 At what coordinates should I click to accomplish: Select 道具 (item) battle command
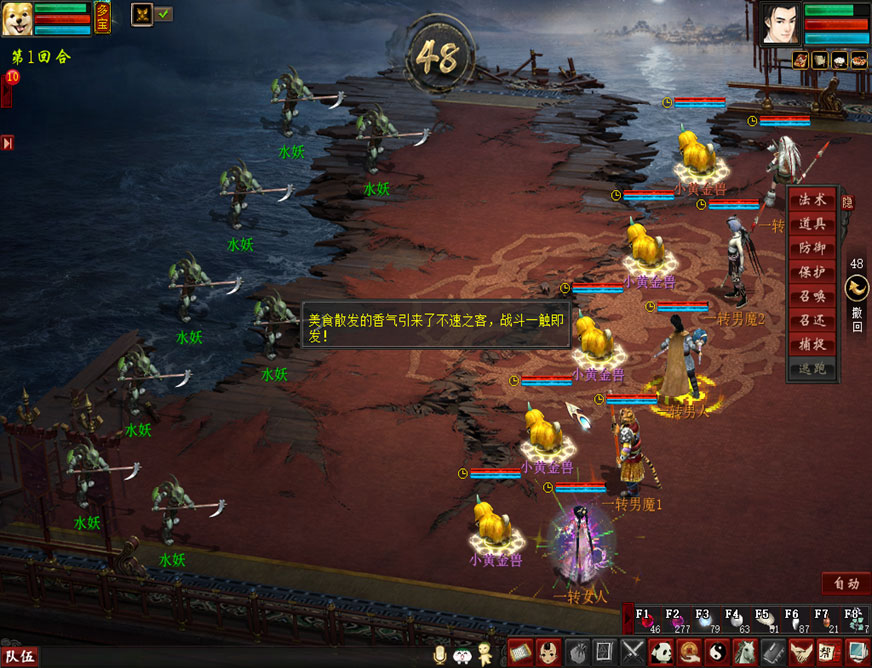pyautogui.click(x=811, y=224)
